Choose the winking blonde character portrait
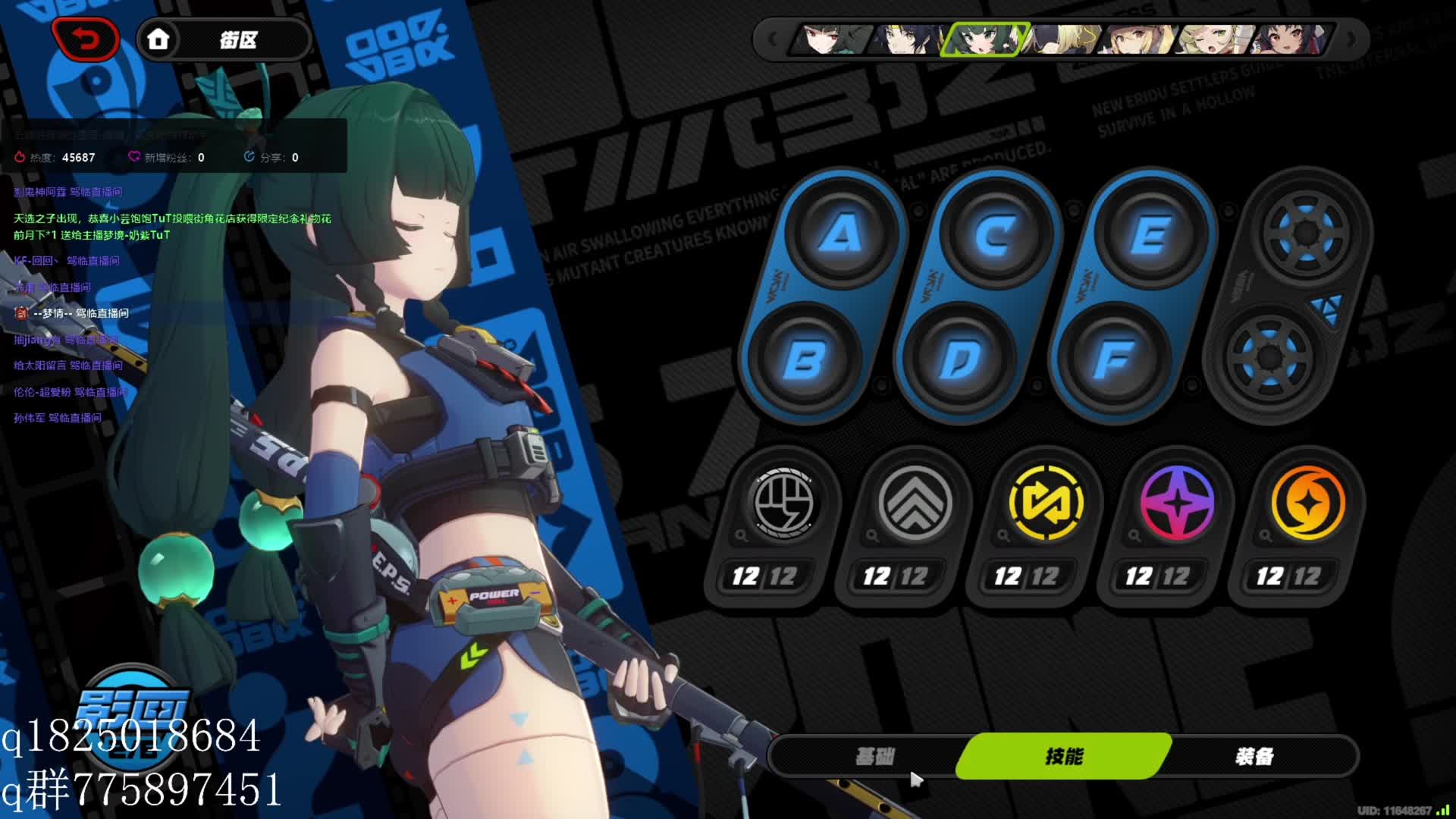1456x819 pixels. click(x=1212, y=39)
